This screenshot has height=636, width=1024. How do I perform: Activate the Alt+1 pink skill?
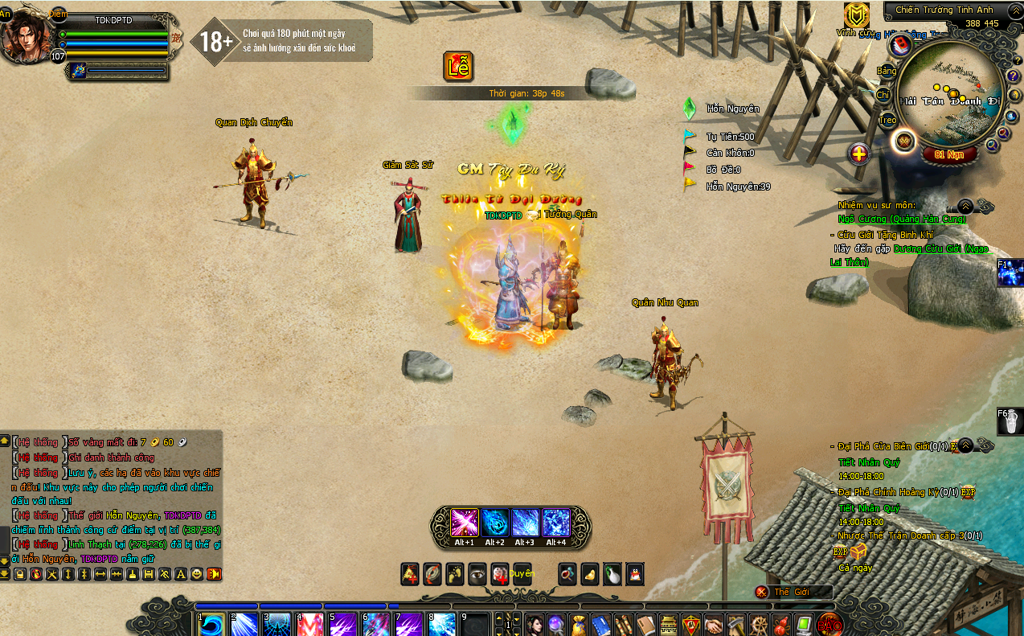(464, 523)
